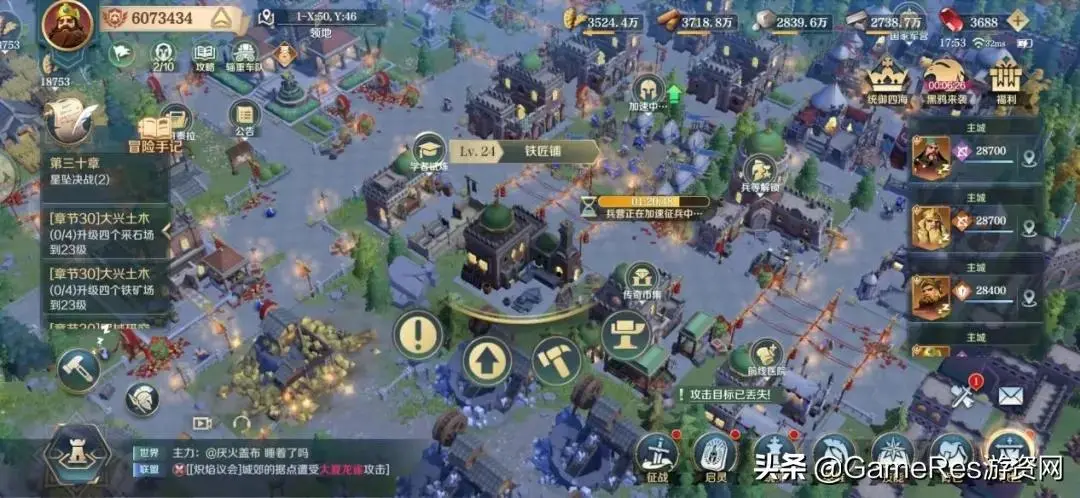
Task: Tap the anvil forge button
Action: 626,334
